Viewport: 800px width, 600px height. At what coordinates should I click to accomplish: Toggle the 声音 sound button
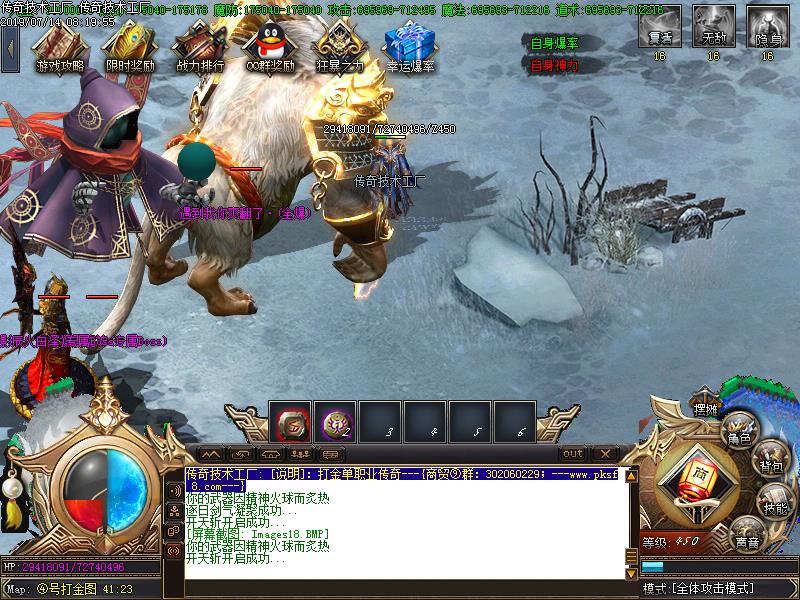(x=746, y=538)
